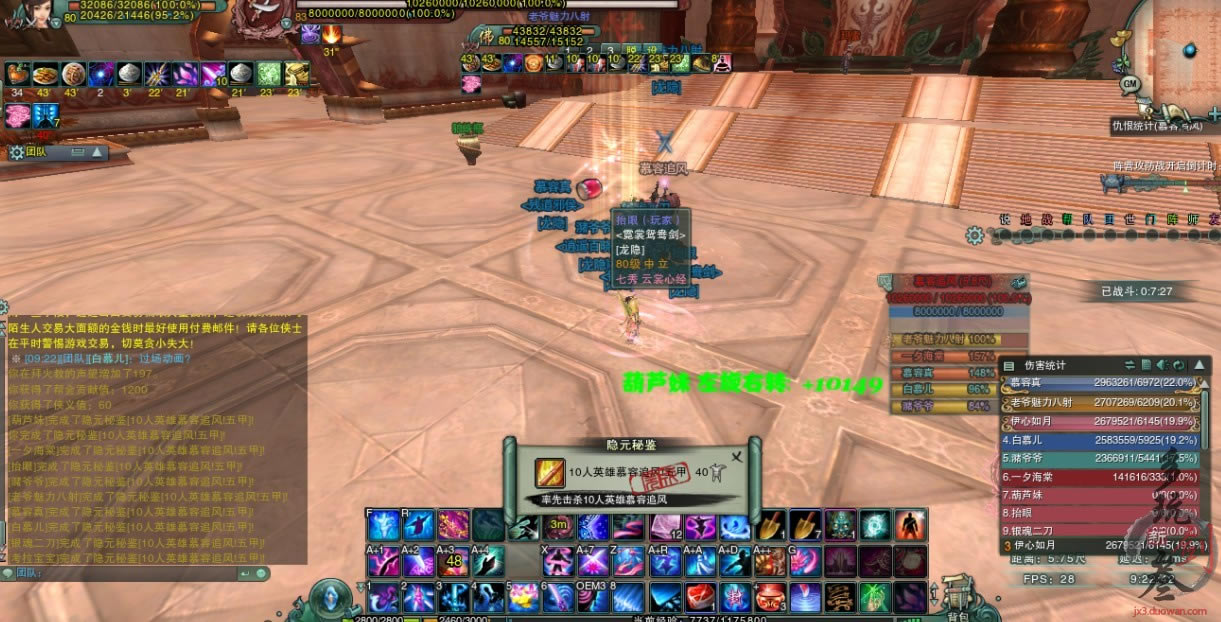Screen dimensions: 1221x622
Task: Click the 10人英雄慕容追风 achievement icon
Action: pyautogui.click(x=549, y=472)
